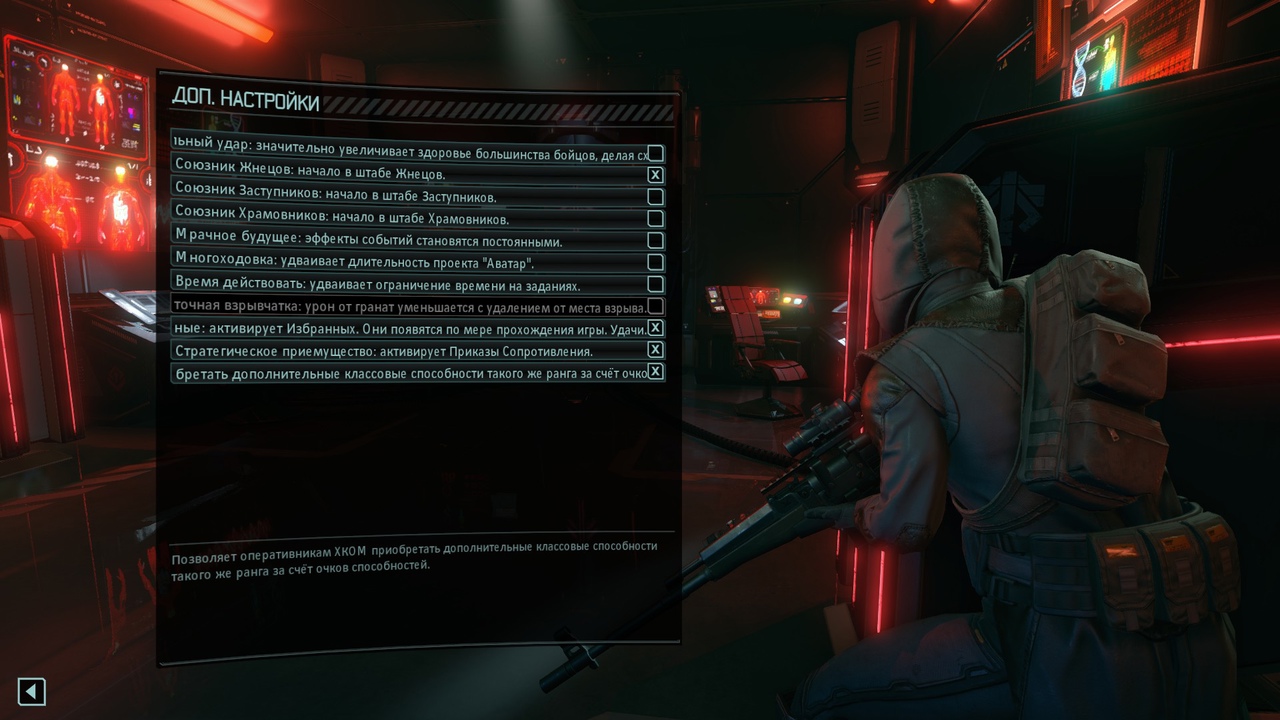Toggle the grenade damage falloff checkbox
Viewport: 1280px width, 720px height.
pyautogui.click(x=655, y=306)
